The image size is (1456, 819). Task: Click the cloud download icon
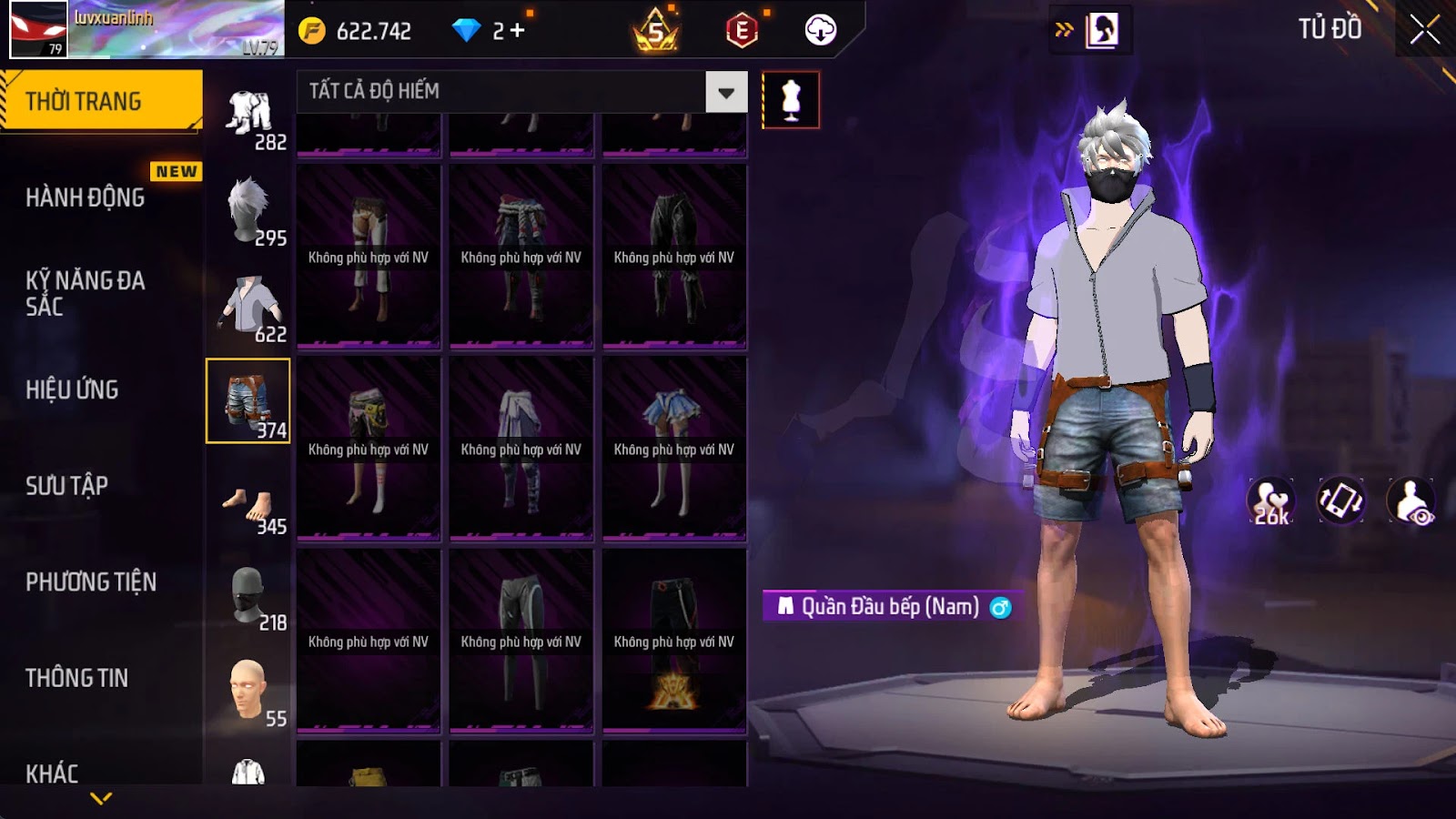point(820,30)
